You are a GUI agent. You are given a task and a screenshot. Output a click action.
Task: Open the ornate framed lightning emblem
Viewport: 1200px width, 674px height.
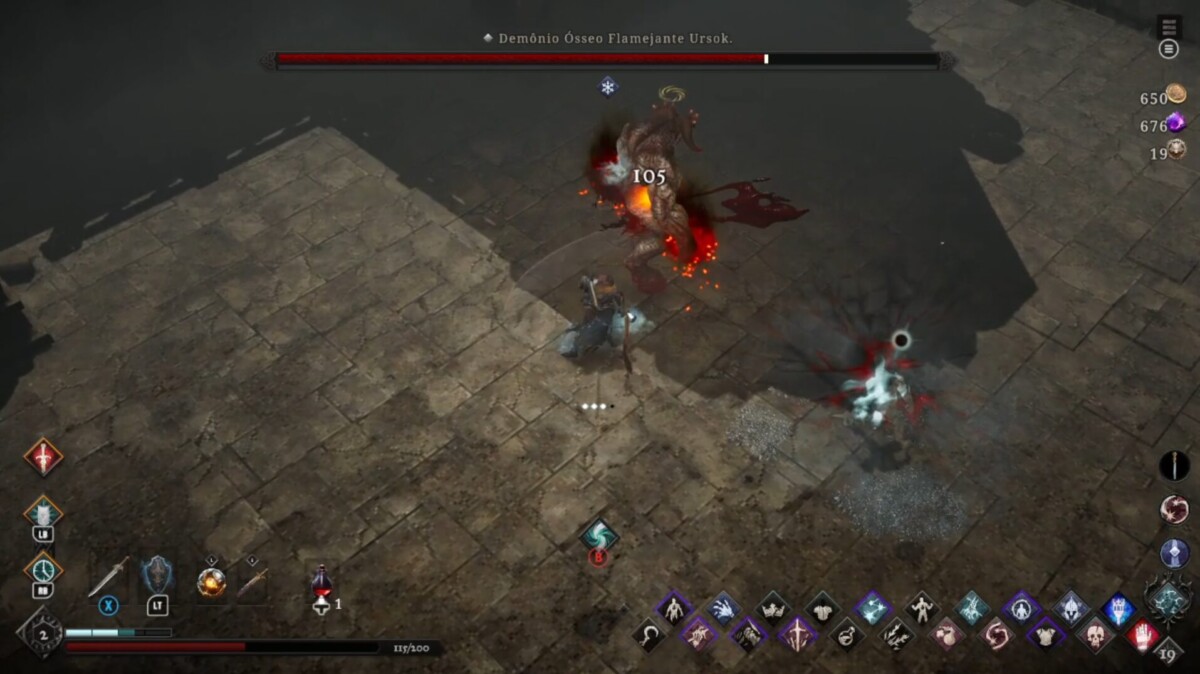pyautogui.click(x=1168, y=599)
